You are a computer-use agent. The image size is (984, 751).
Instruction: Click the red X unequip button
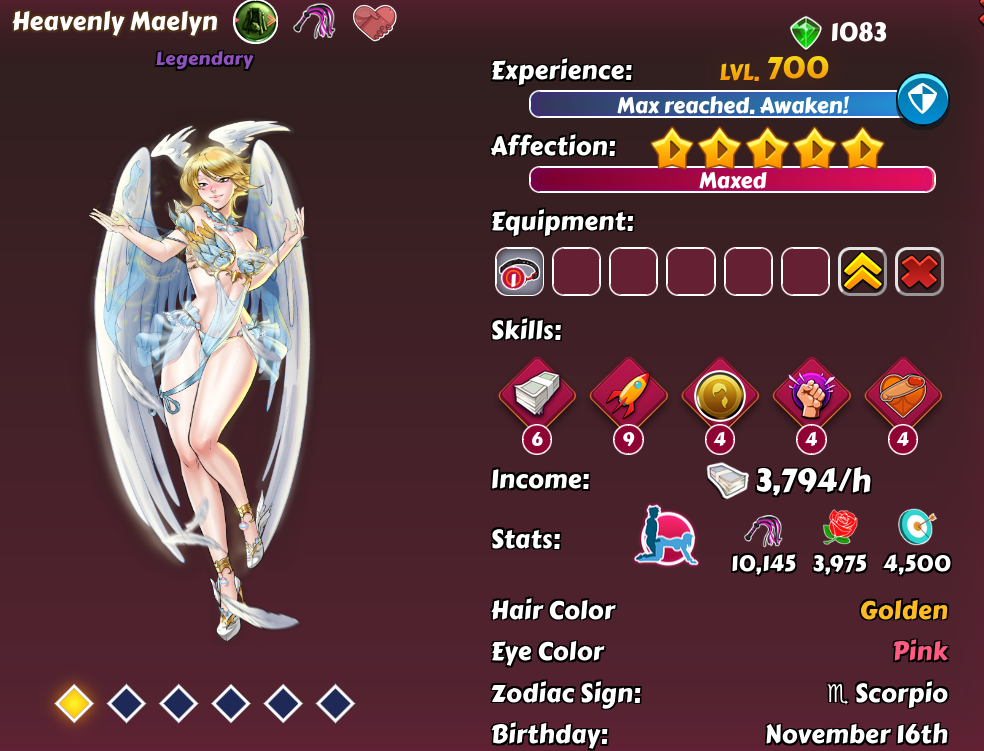[x=919, y=272]
